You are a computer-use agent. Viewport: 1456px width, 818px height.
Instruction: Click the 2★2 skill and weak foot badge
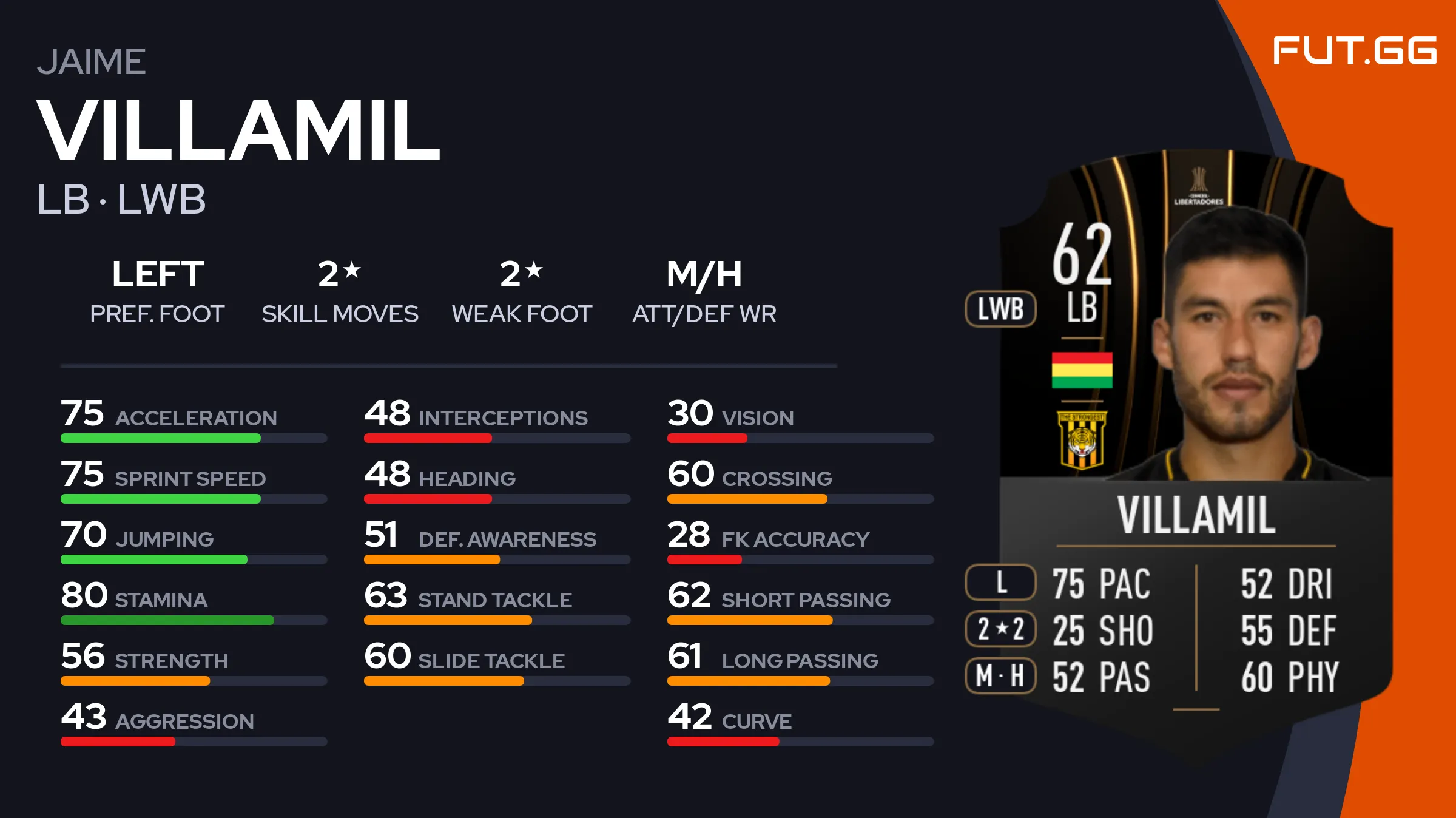click(1000, 629)
